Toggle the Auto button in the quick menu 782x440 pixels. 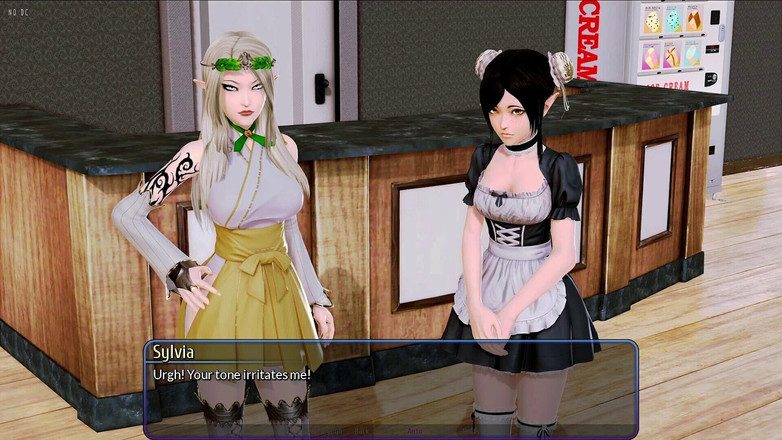point(414,431)
